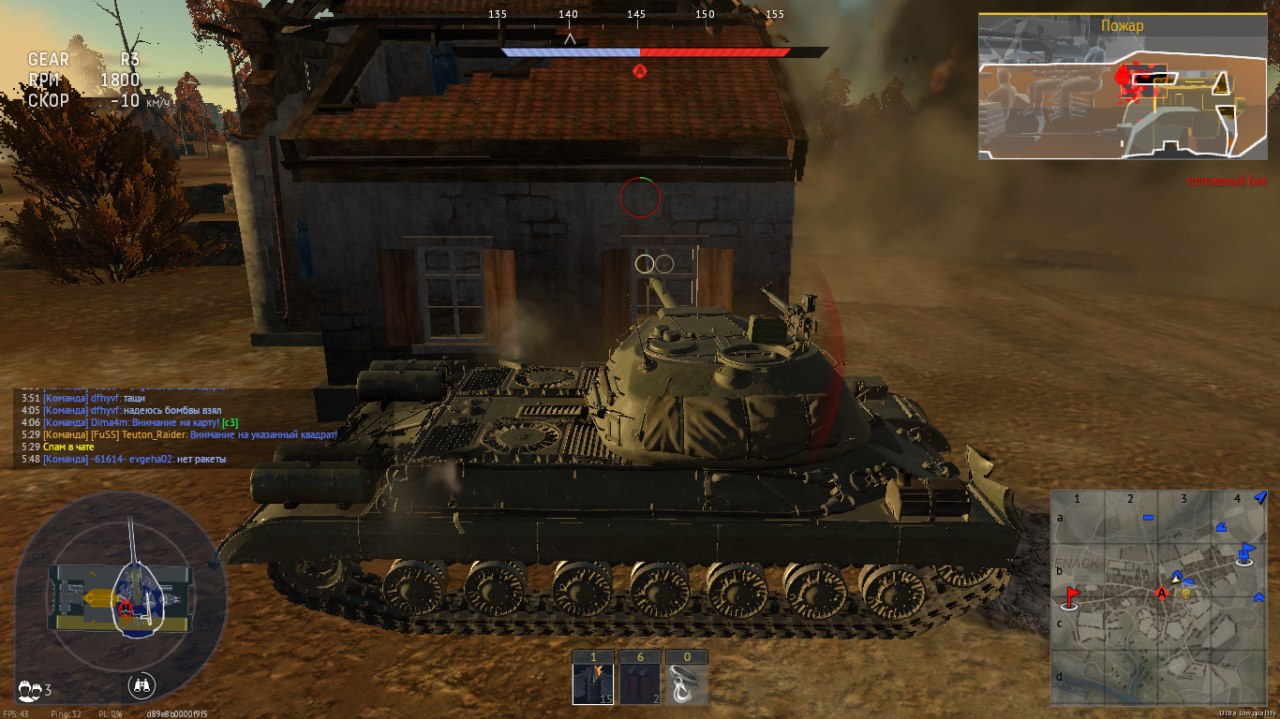Open the tactical minimap
This screenshot has width=1280, height=719.
coord(1158,597)
